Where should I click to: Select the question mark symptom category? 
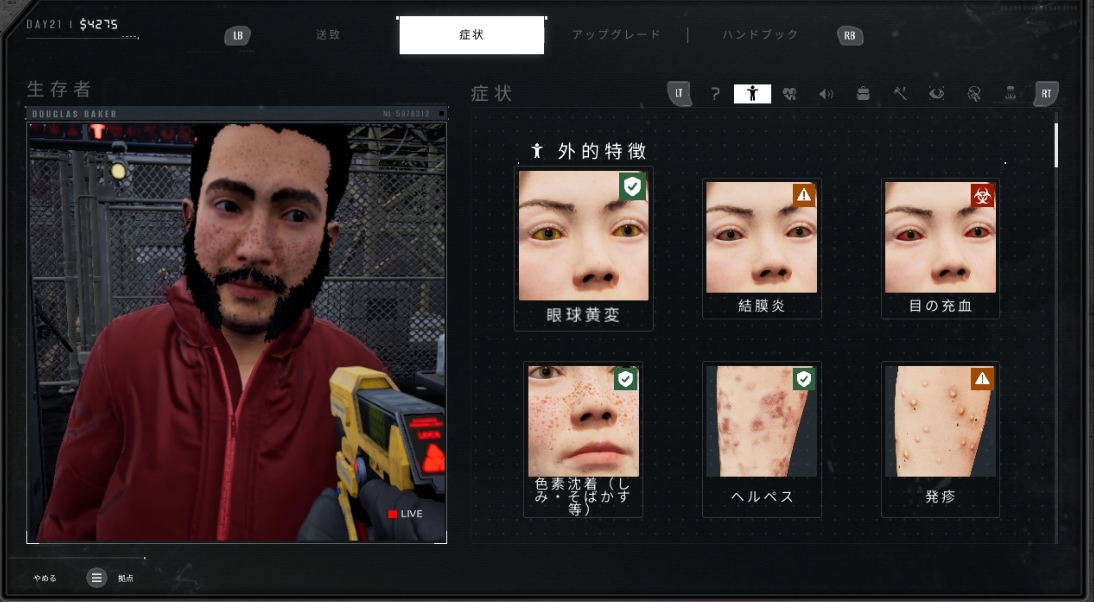pos(715,94)
